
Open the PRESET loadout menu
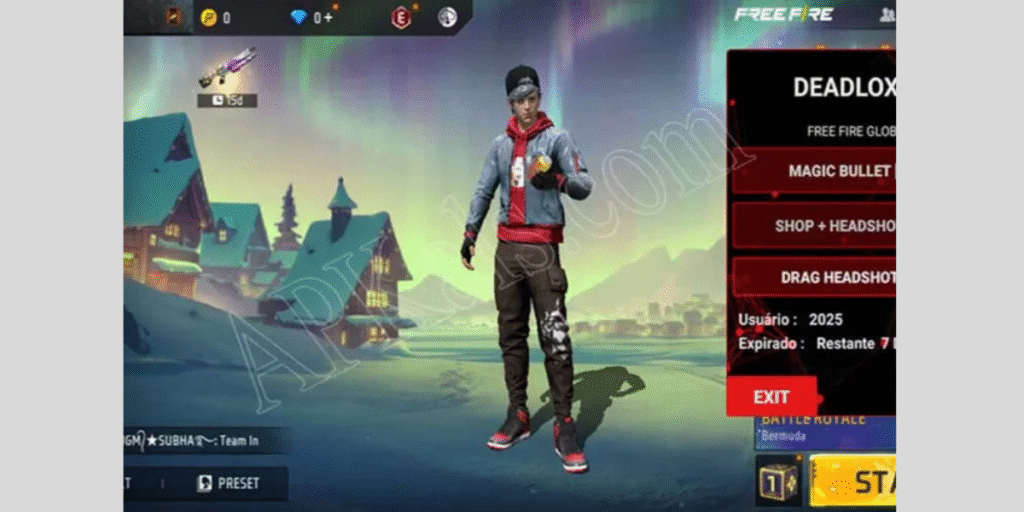tap(228, 483)
